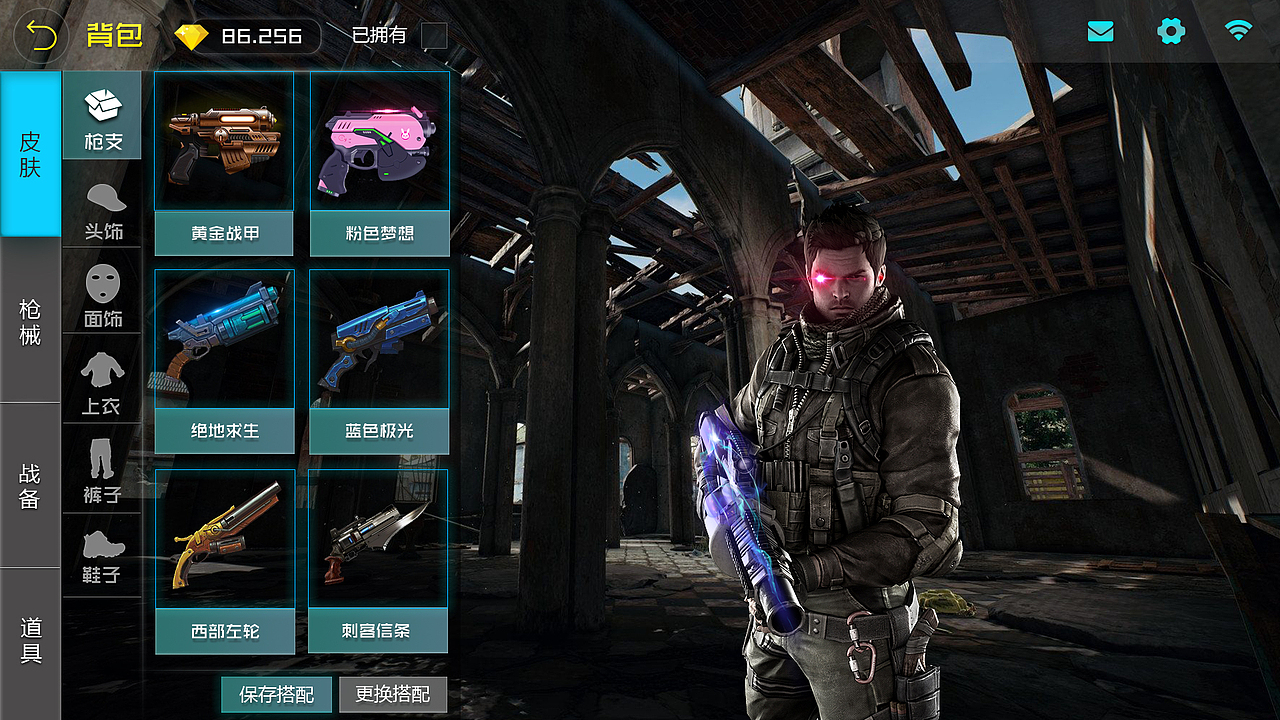Screen dimensions: 1280x720
Task: Show the 鞋子 shoes category
Action: pyautogui.click(x=102, y=555)
